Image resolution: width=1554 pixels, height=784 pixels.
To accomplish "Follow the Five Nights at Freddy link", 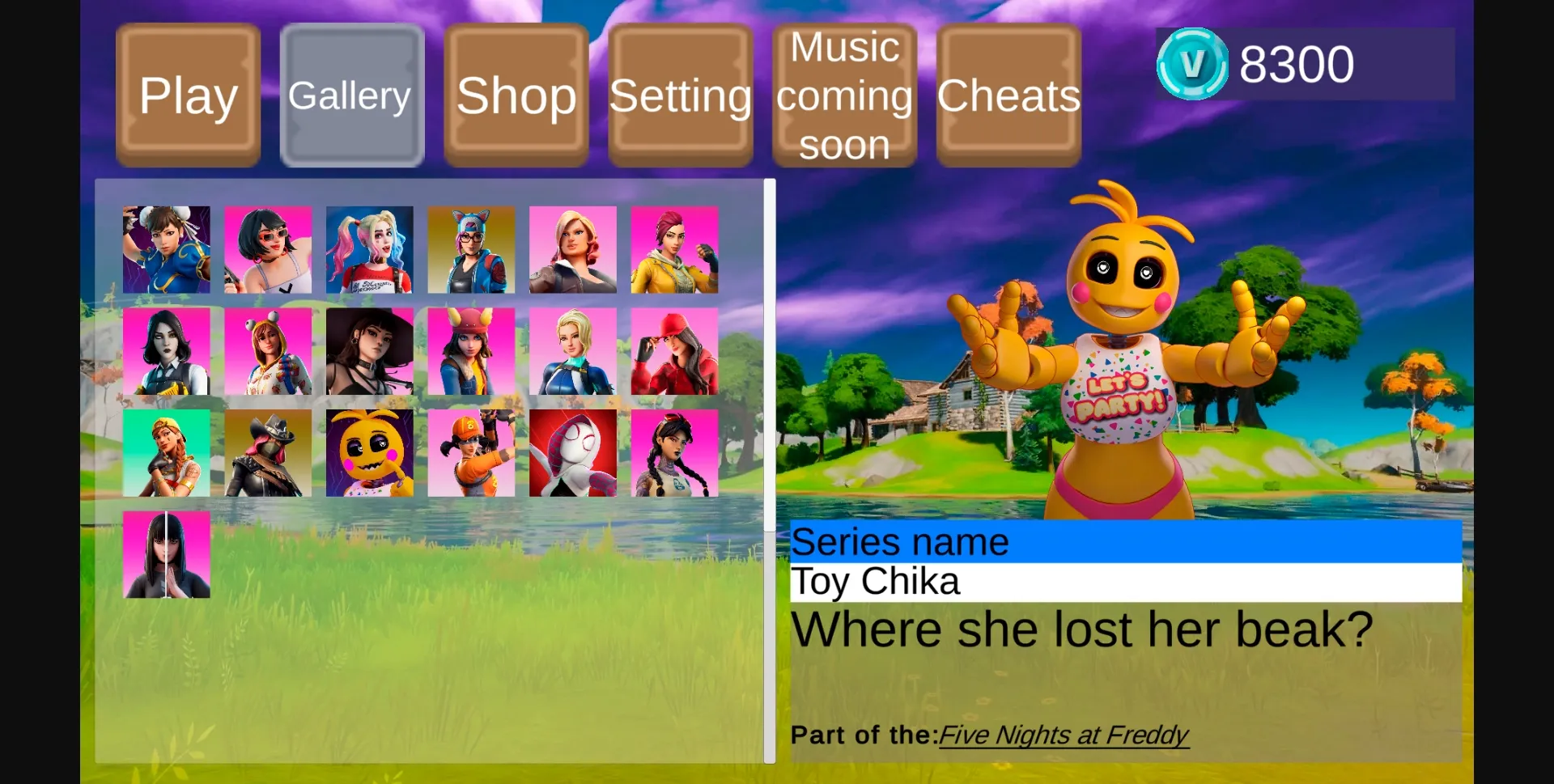I will point(1064,735).
